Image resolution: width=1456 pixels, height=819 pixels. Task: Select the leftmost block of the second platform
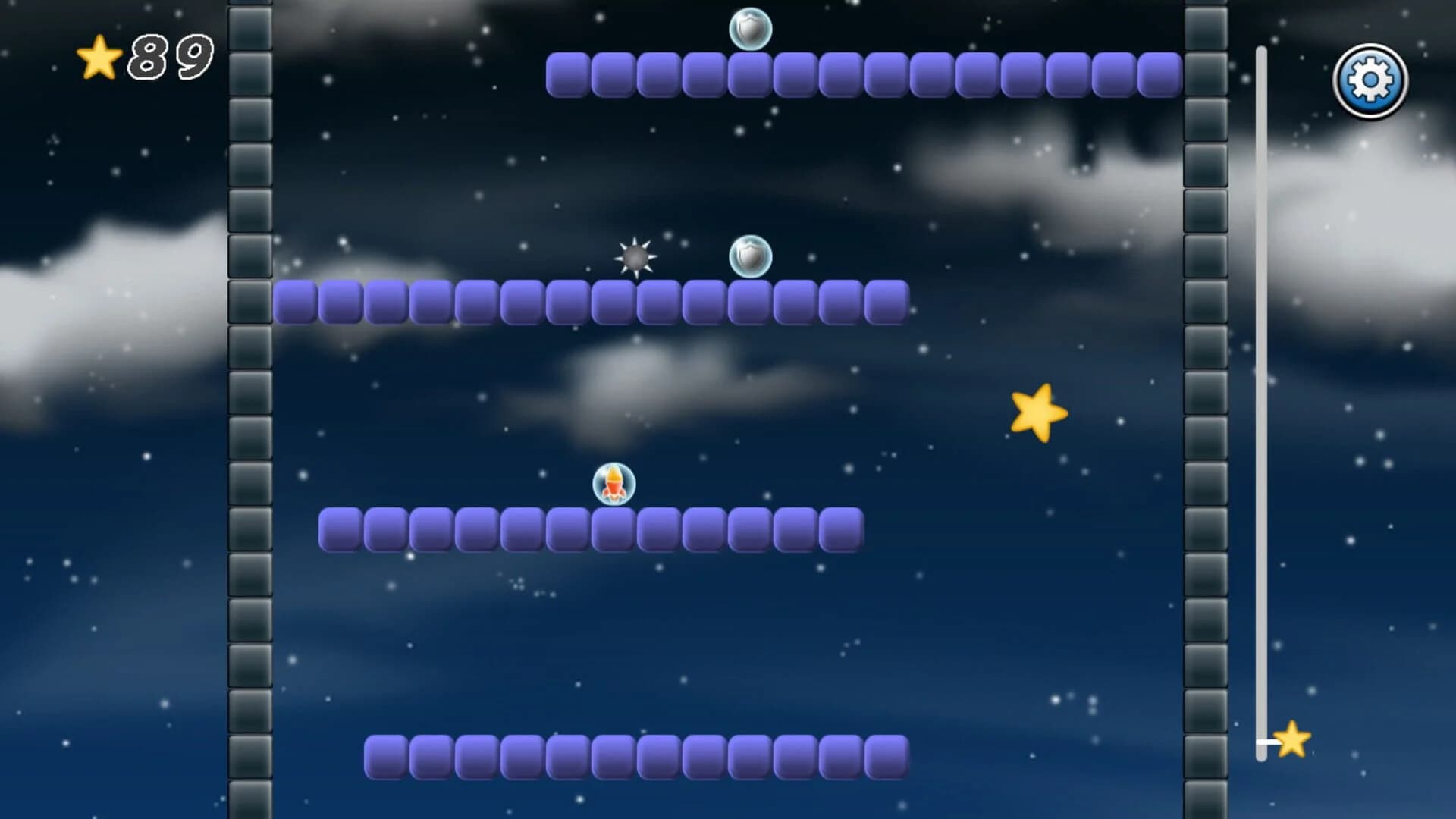(296, 302)
